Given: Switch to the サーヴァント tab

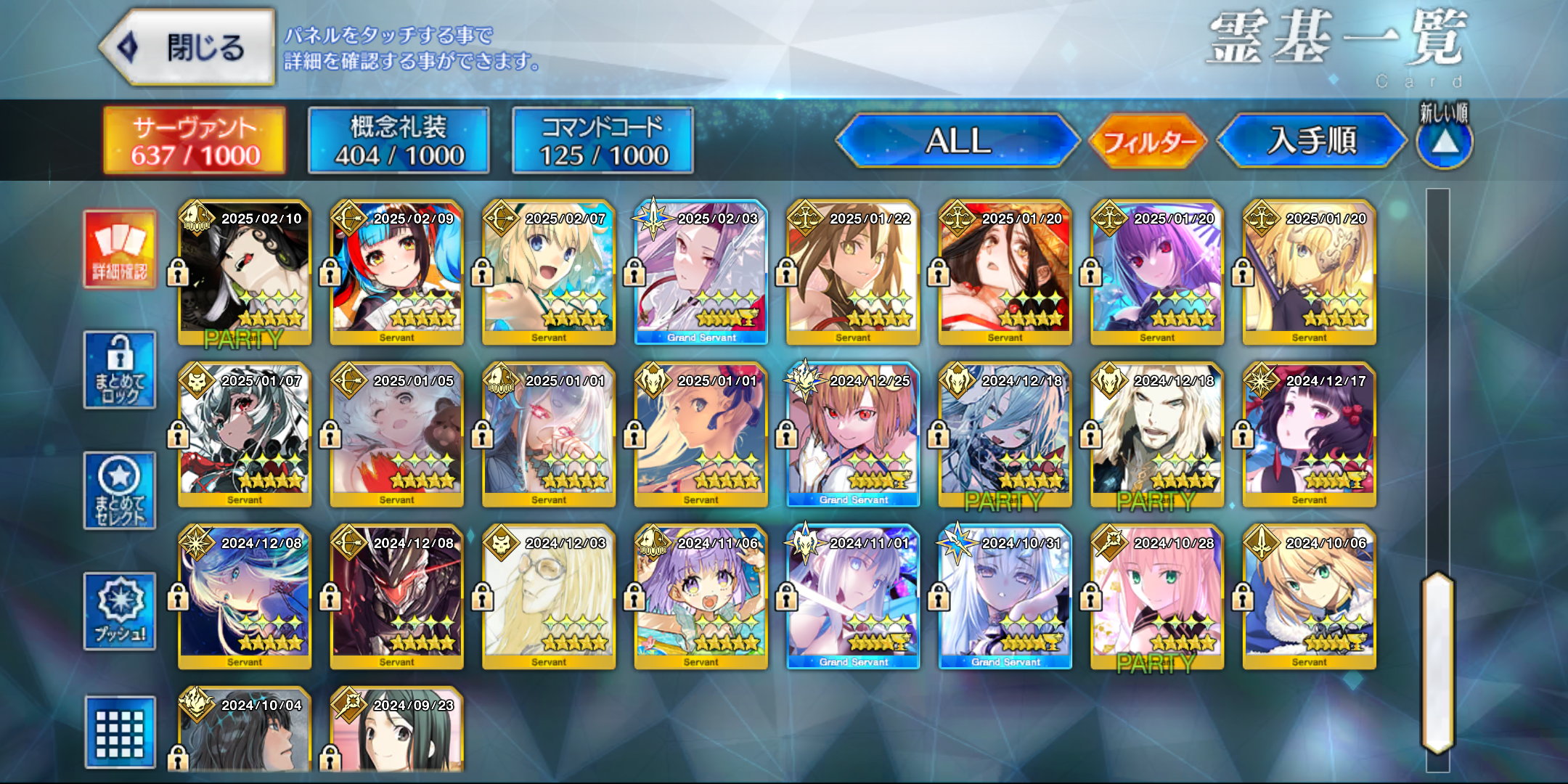Looking at the screenshot, I should (195, 141).
